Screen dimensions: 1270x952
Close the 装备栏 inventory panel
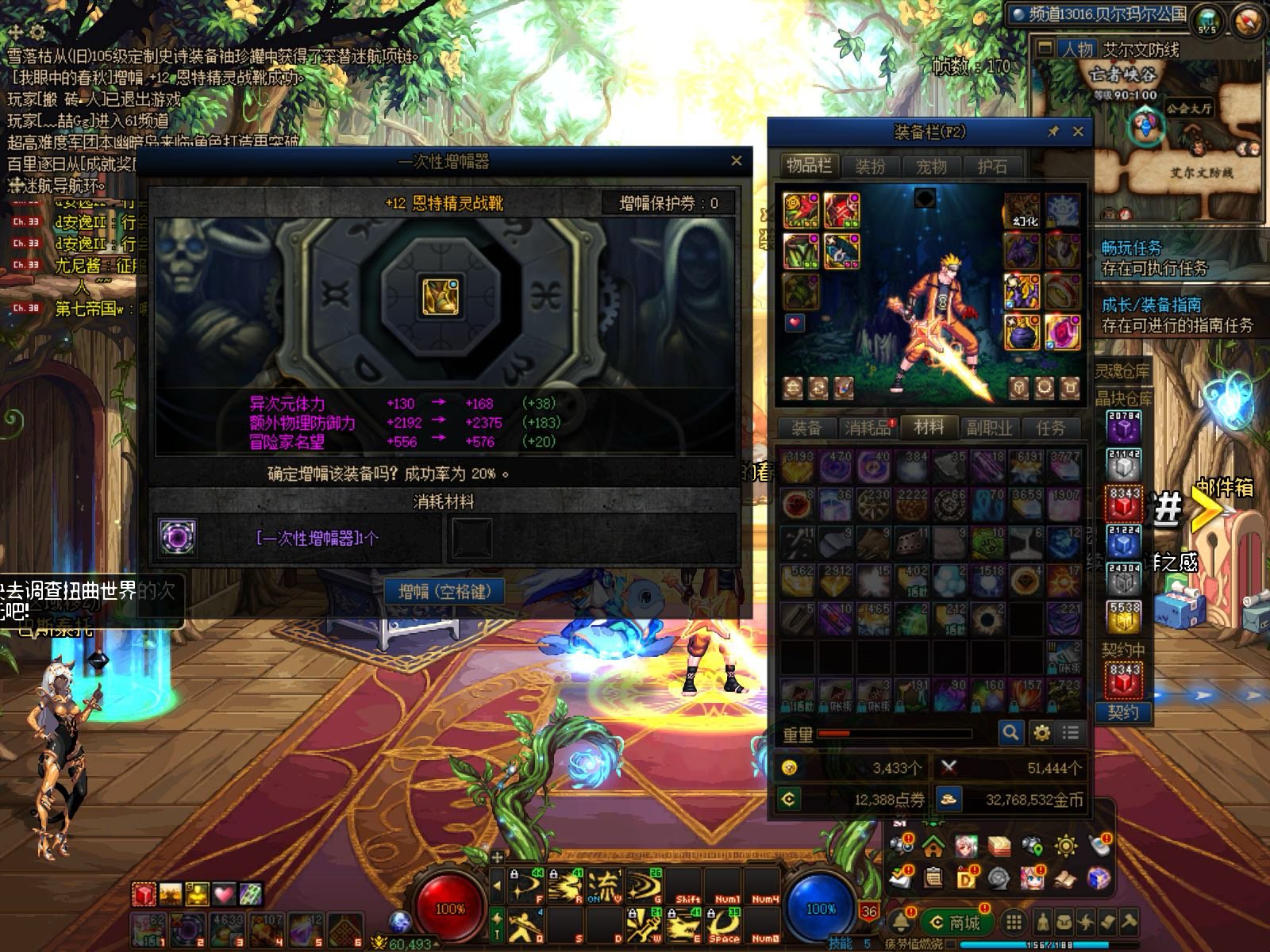point(1077,132)
